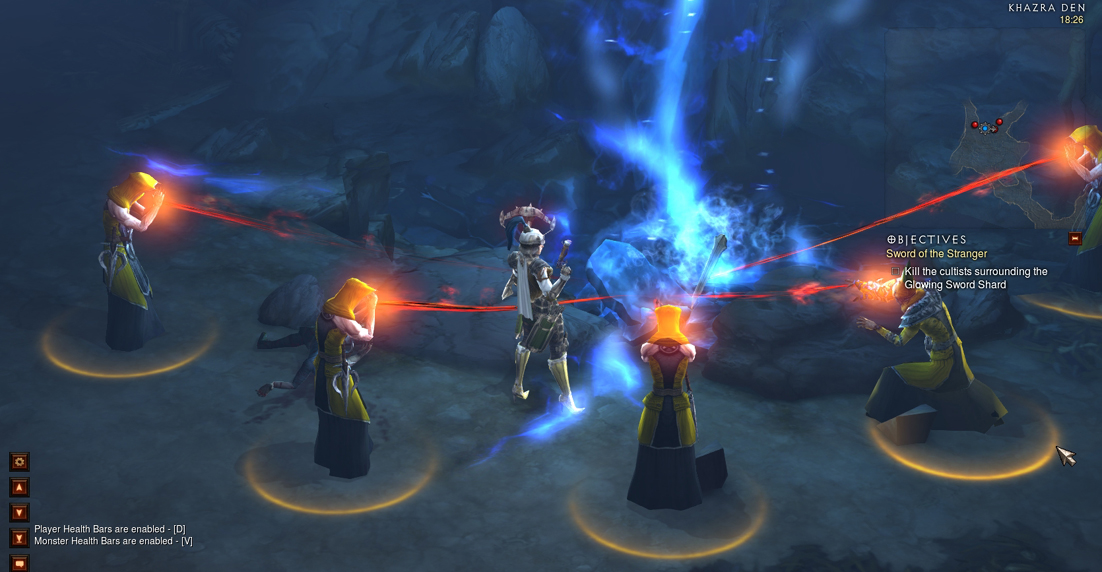Jump to the bottom of chat log
Viewport: 1102px width, 572px height.
click(19, 538)
